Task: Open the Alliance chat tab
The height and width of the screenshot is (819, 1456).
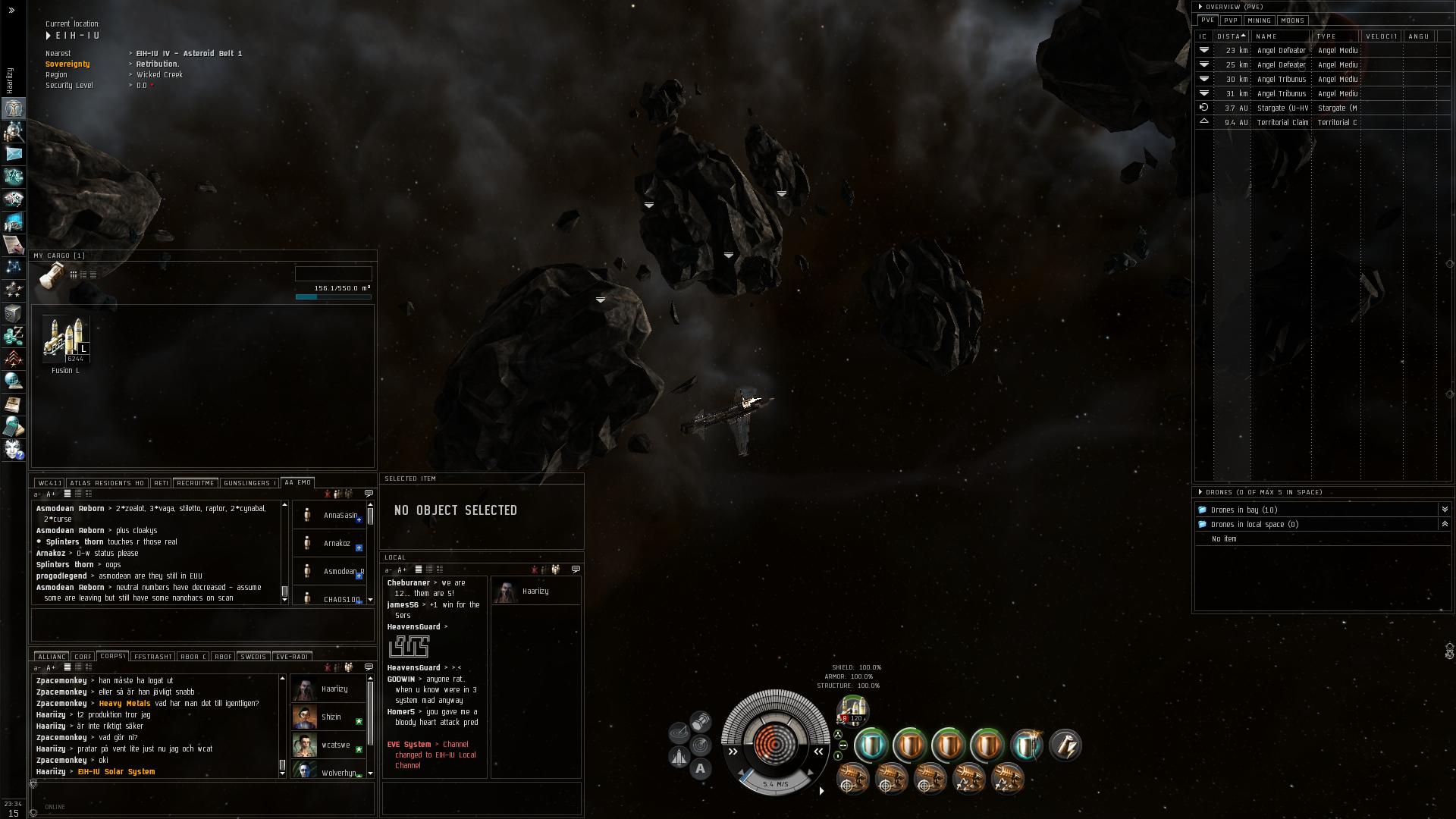Action: pyautogui.click(x=52, y=657)
